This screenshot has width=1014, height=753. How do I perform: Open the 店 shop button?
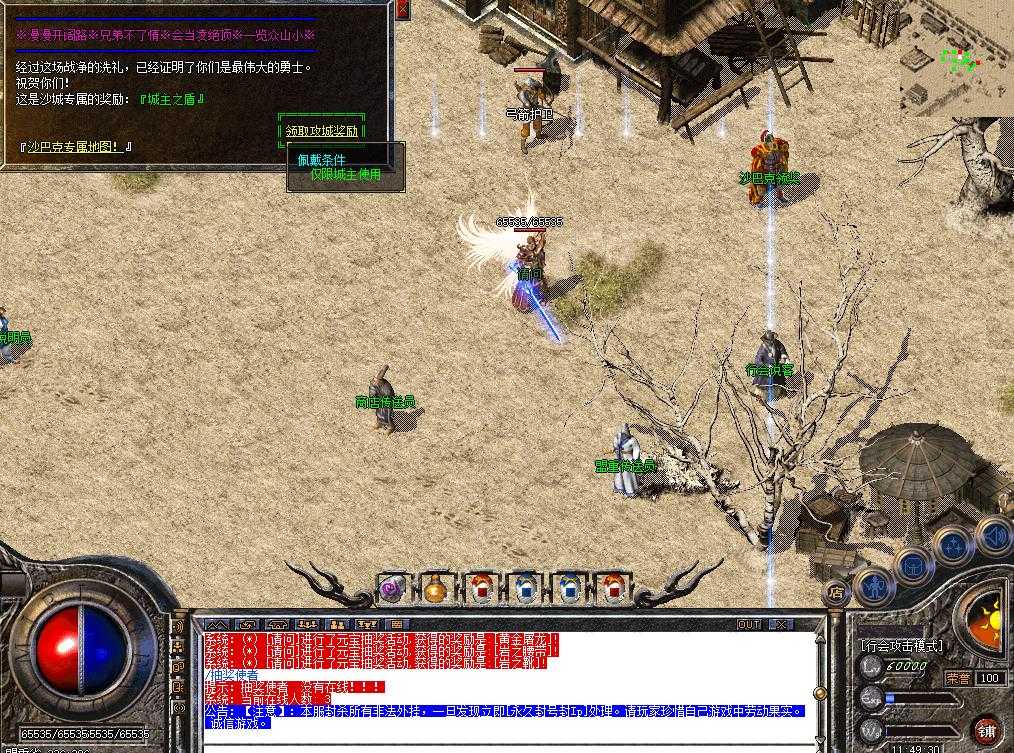click(x=835, y=593)
